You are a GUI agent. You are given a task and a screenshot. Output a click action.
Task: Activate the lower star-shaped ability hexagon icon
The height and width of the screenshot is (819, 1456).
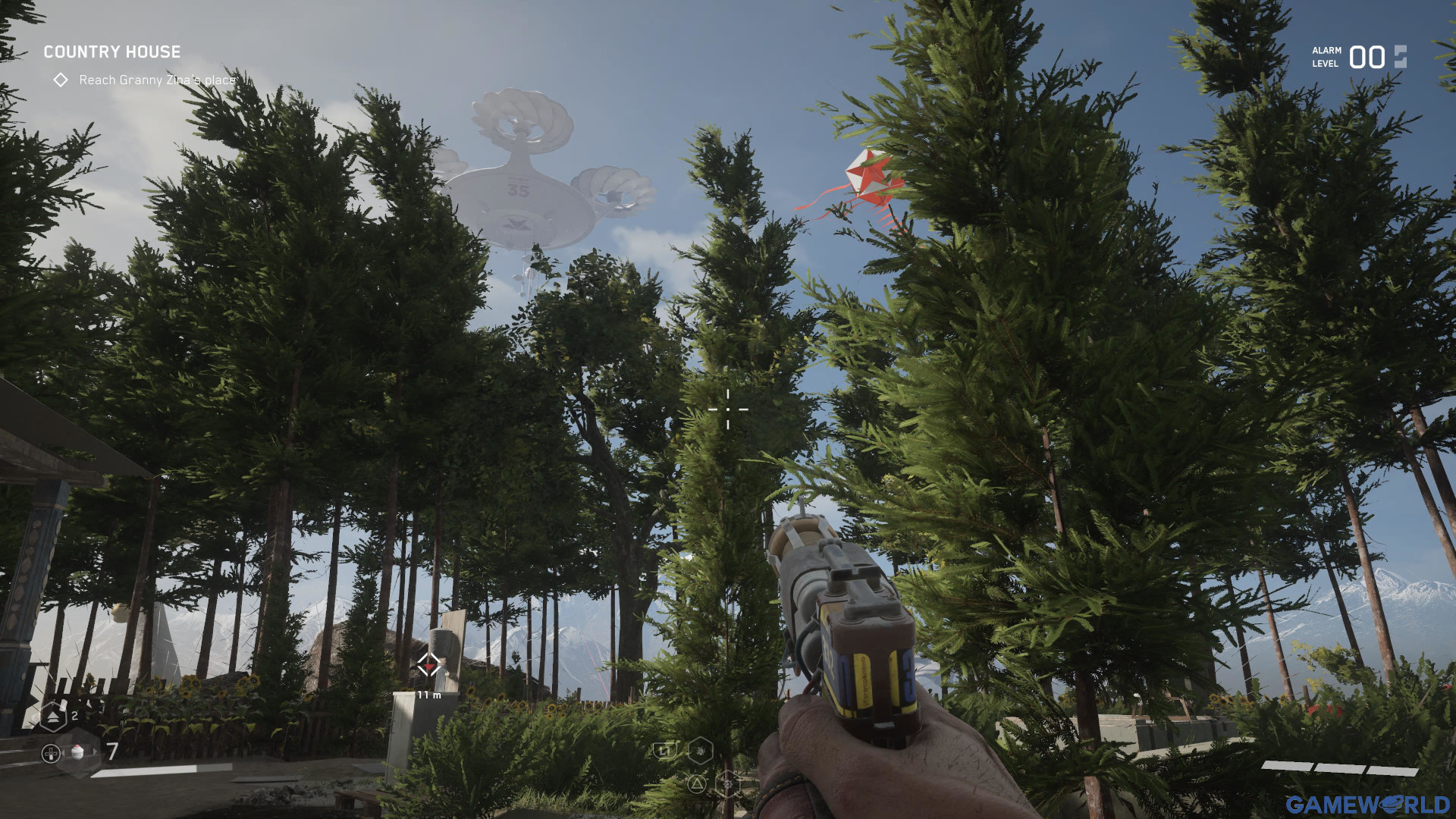tap(727, 783)
